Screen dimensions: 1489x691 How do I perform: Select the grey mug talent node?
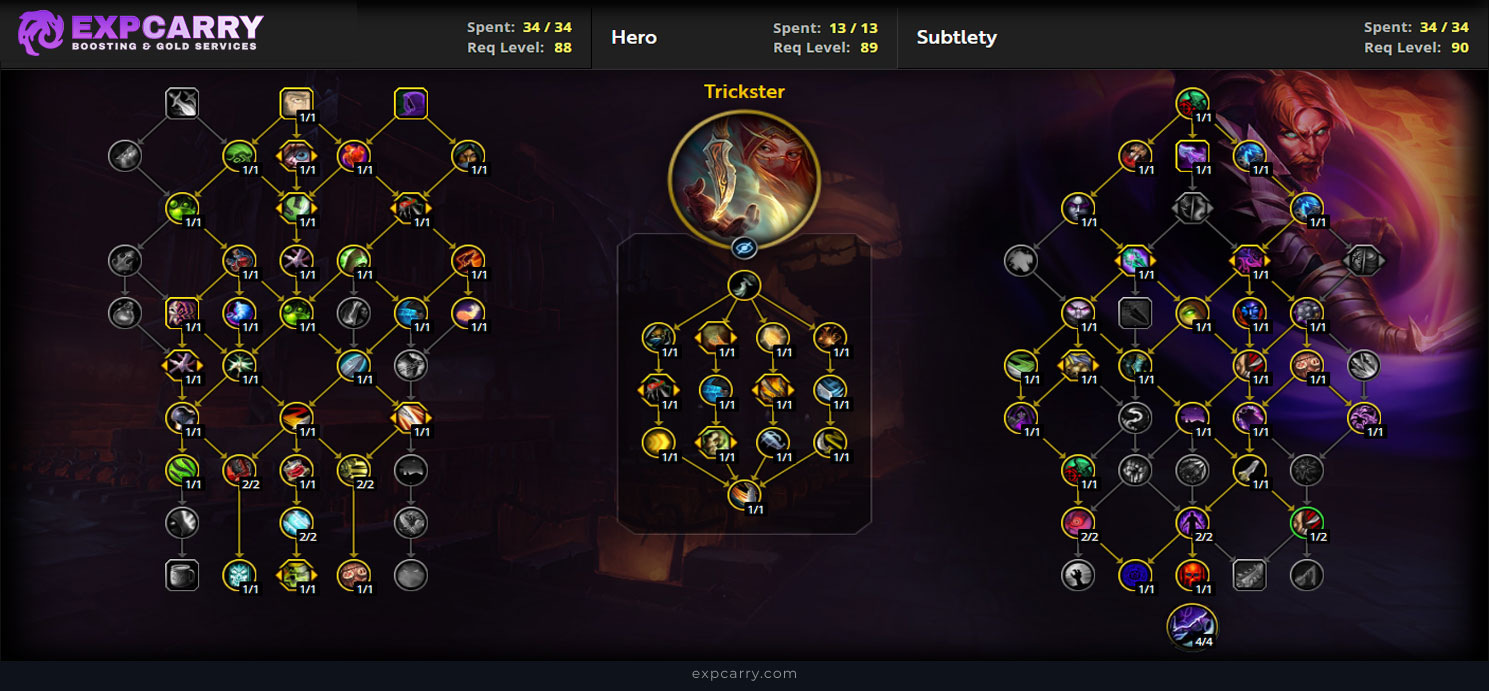click(182, 575)
